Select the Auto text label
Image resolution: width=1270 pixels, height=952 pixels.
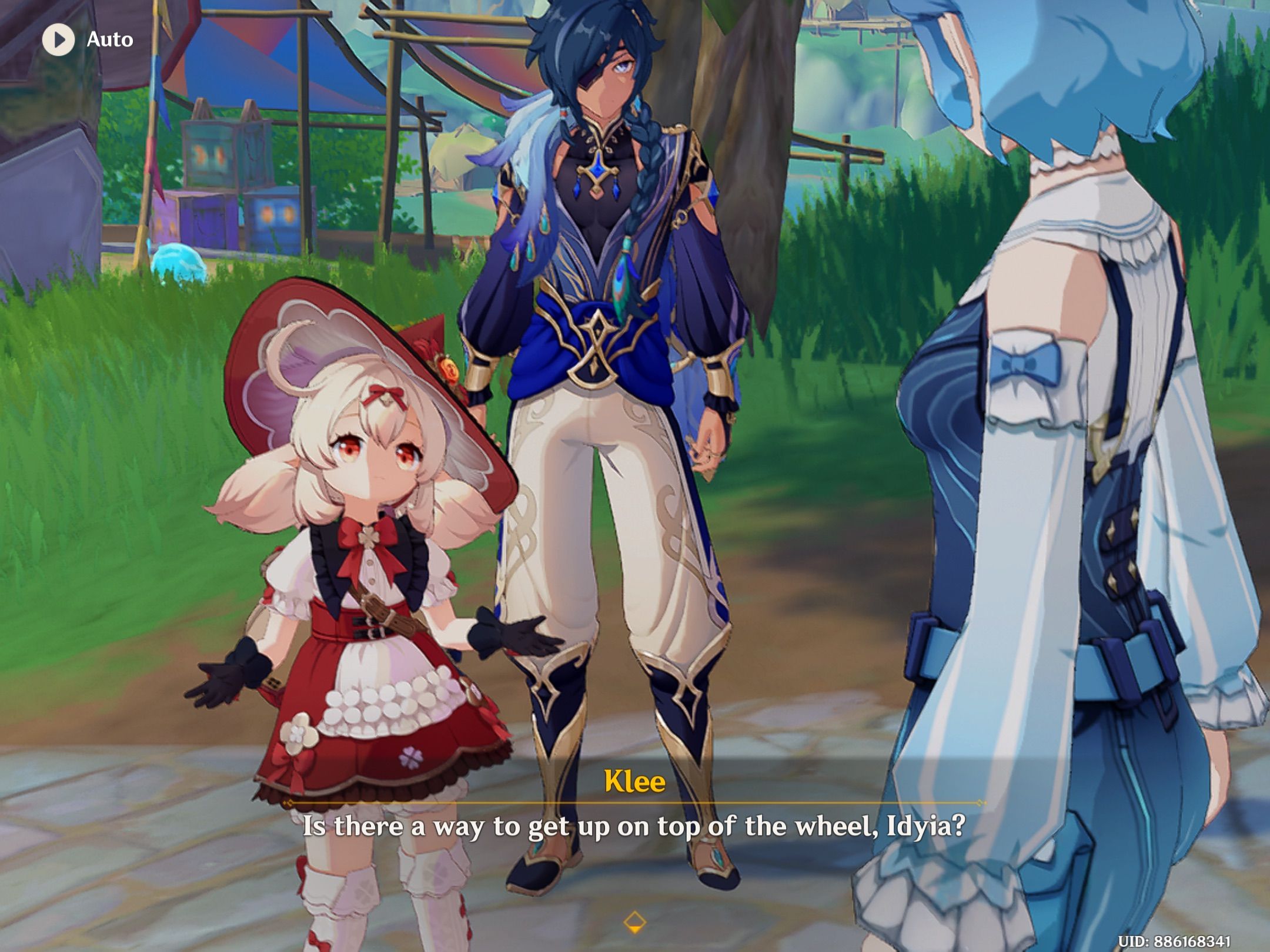coord(109,40)
